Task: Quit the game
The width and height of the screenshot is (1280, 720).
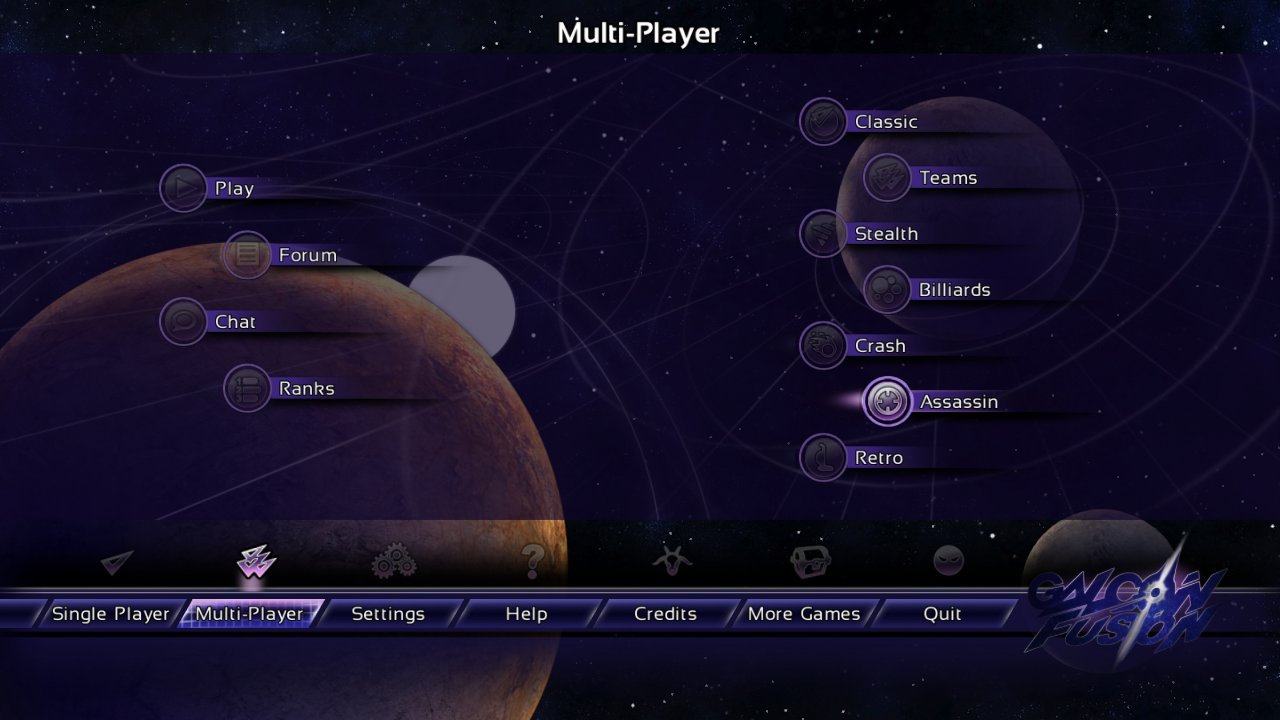Action: coord(942,614)
